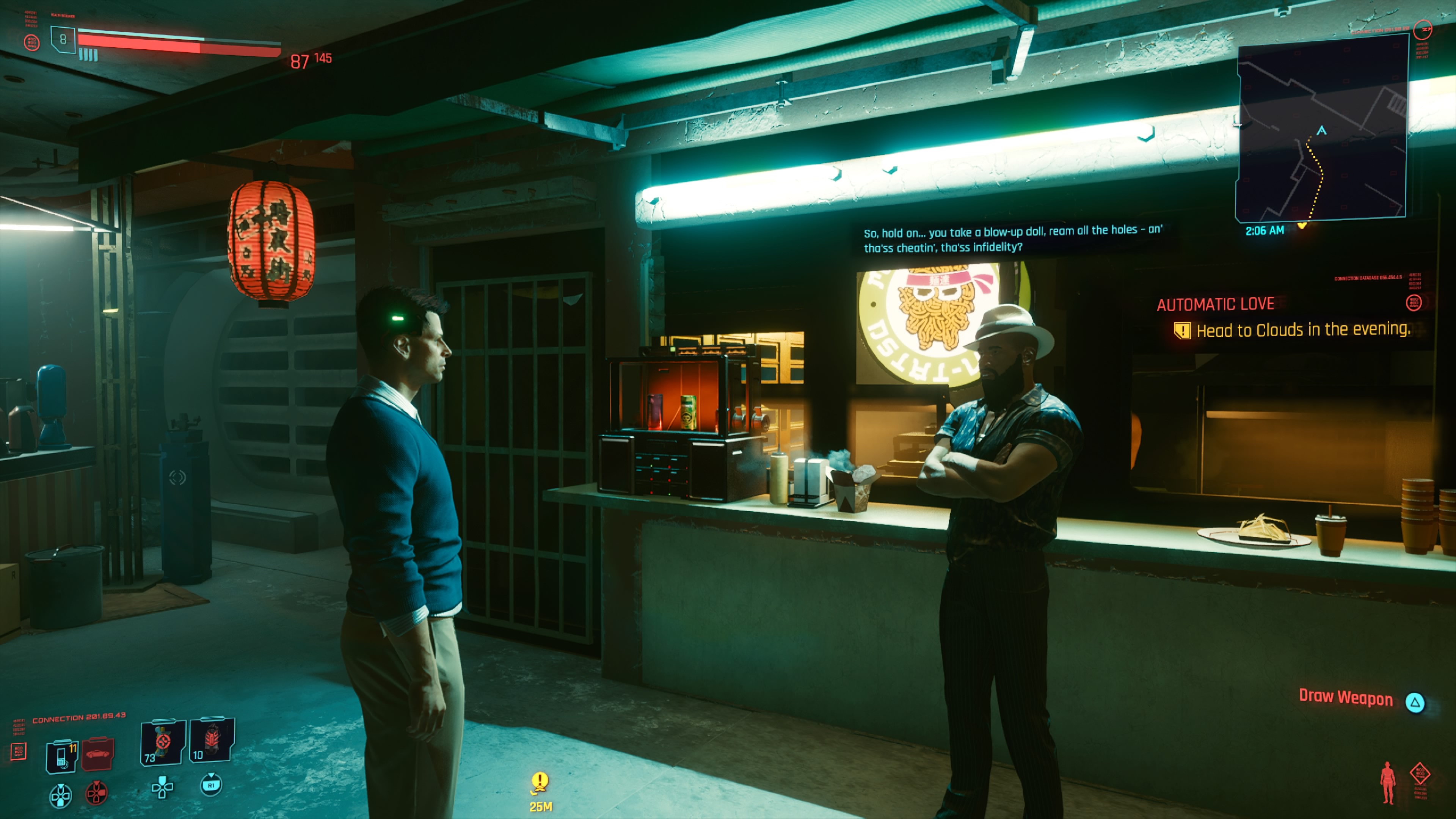Select the Automatic Love quest title
Viewport: 1456px width, 819px height.
click(1215, 304)
